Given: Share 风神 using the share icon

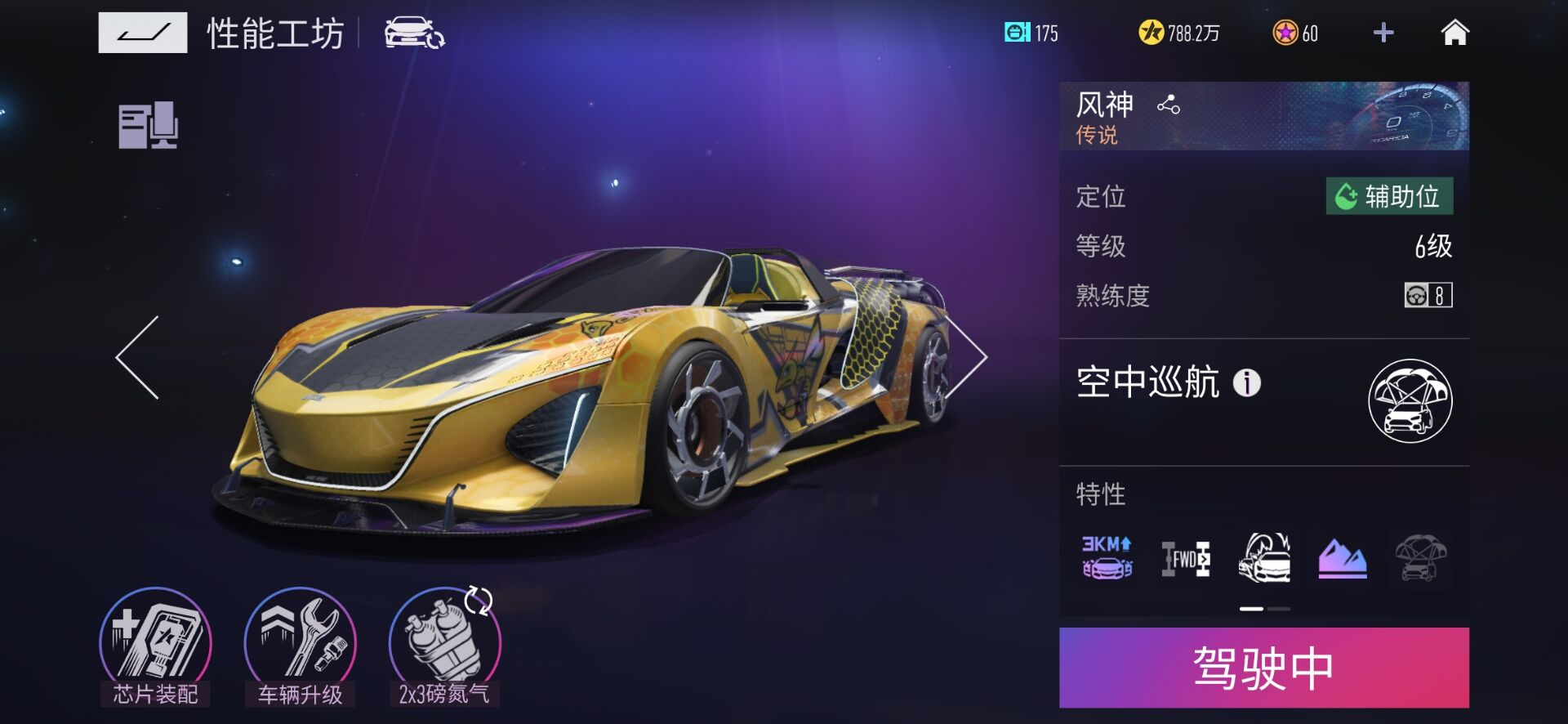Looking at the screenshot, I should coord(1168,105).
